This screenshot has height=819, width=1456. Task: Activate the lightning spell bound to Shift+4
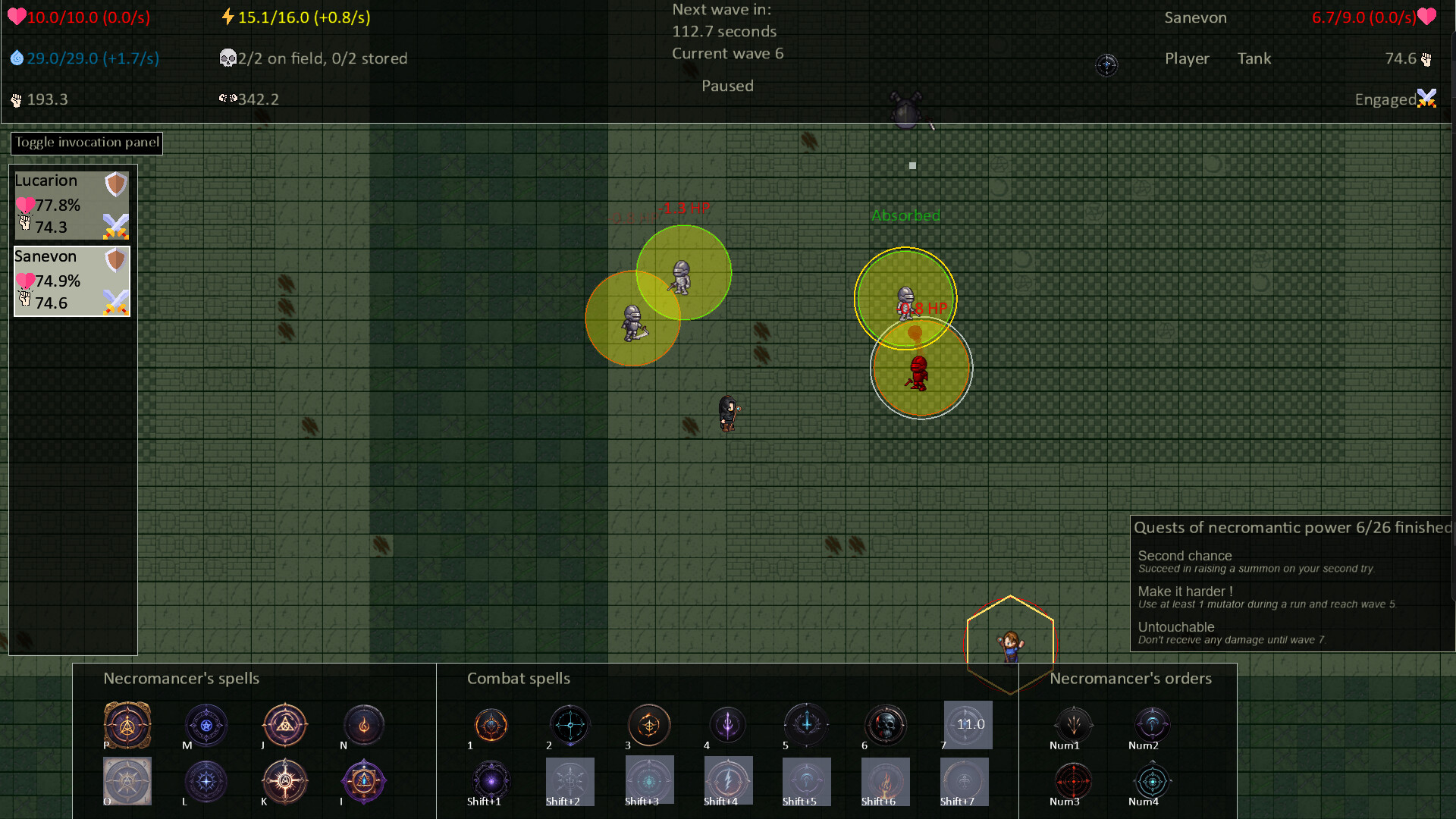(x=727, y=780)
